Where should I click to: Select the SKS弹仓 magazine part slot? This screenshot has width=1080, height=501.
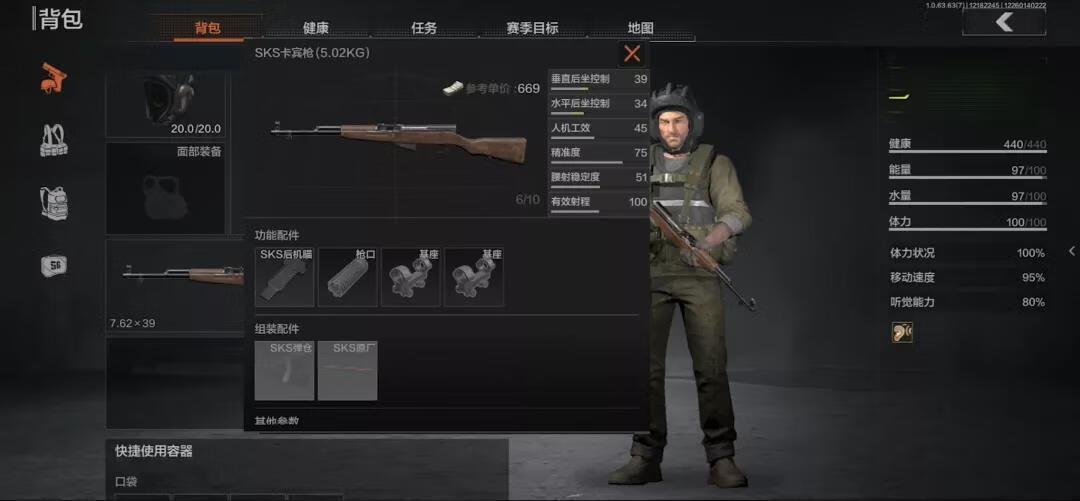coord(285,371)
